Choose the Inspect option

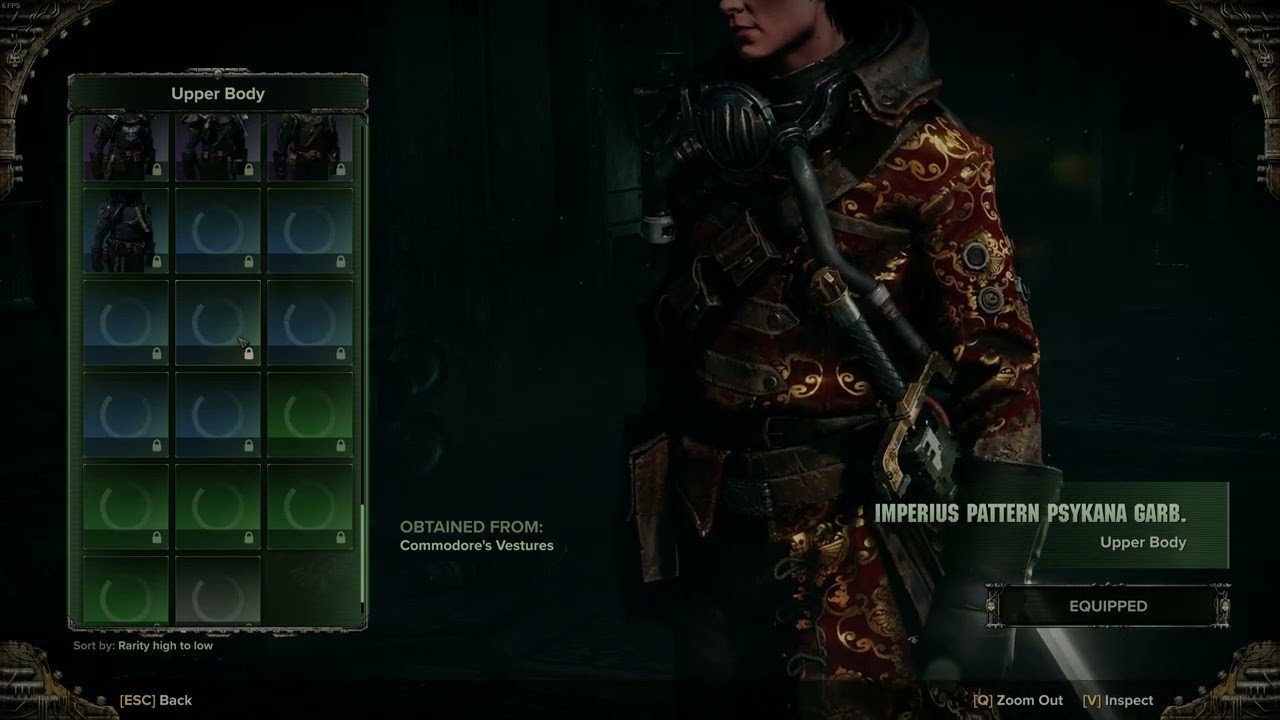click(x=1118, y=700)
